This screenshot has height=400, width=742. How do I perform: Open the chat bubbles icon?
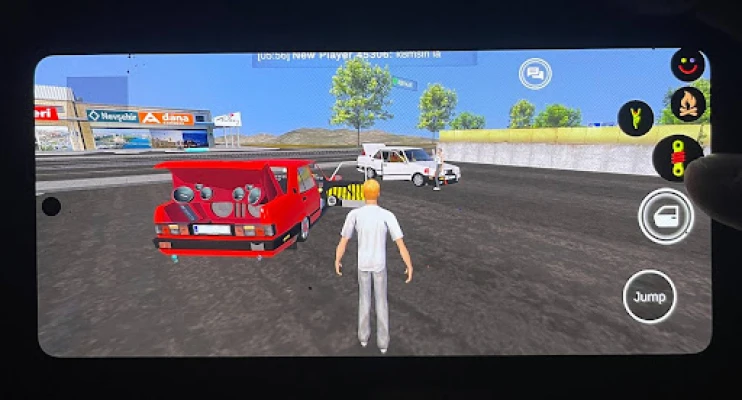pyautogui.click(x=535, y=73)
